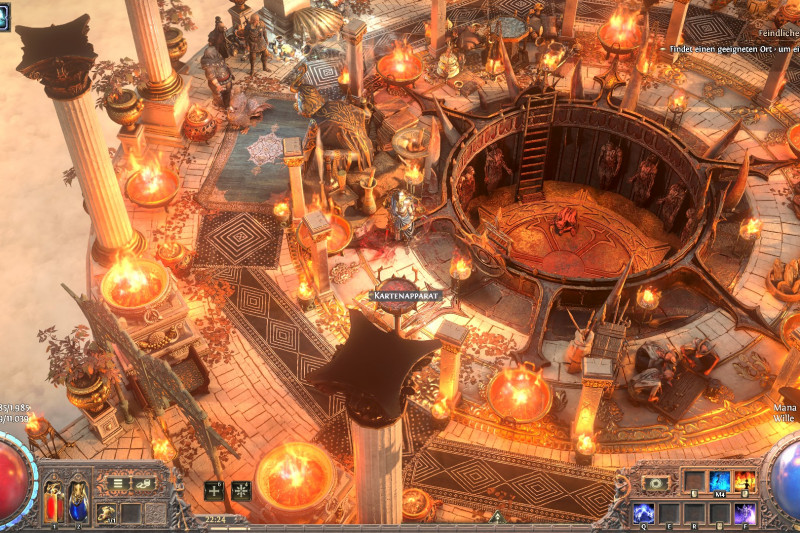Click the snowflake-shaped buff icon

240,490
